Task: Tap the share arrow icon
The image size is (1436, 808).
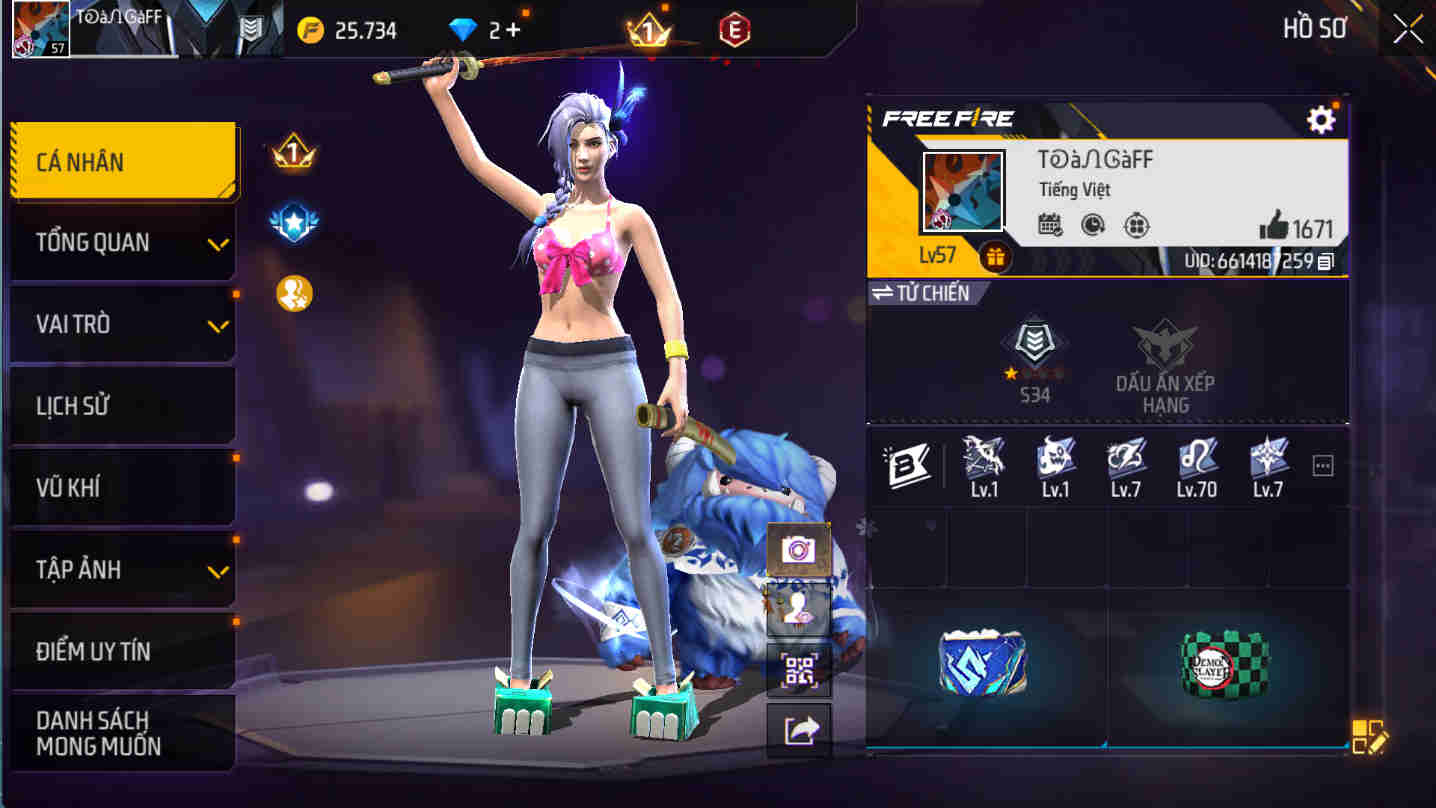Action: 798,731
